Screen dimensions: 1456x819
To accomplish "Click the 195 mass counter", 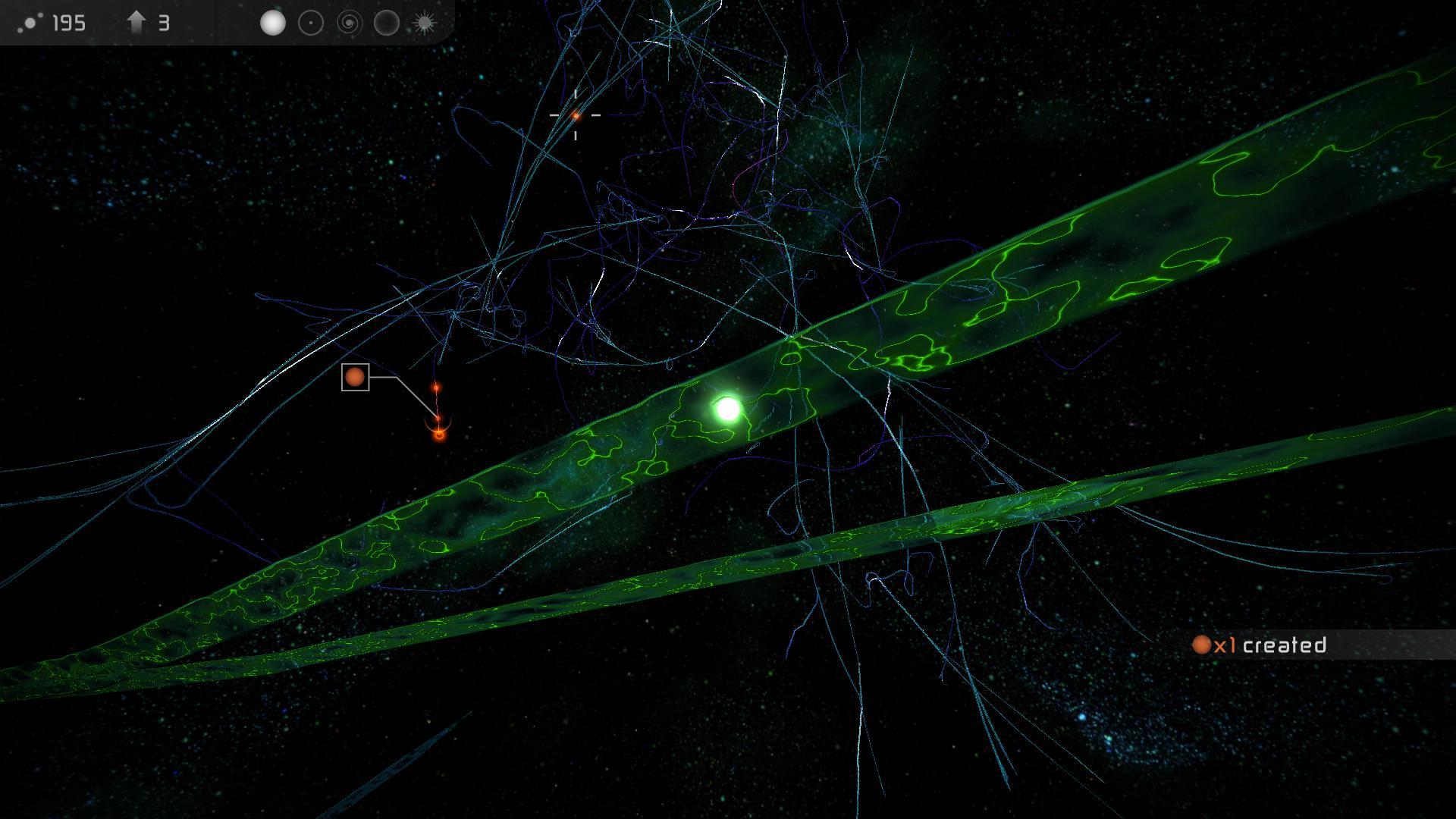I will [68, 23].
